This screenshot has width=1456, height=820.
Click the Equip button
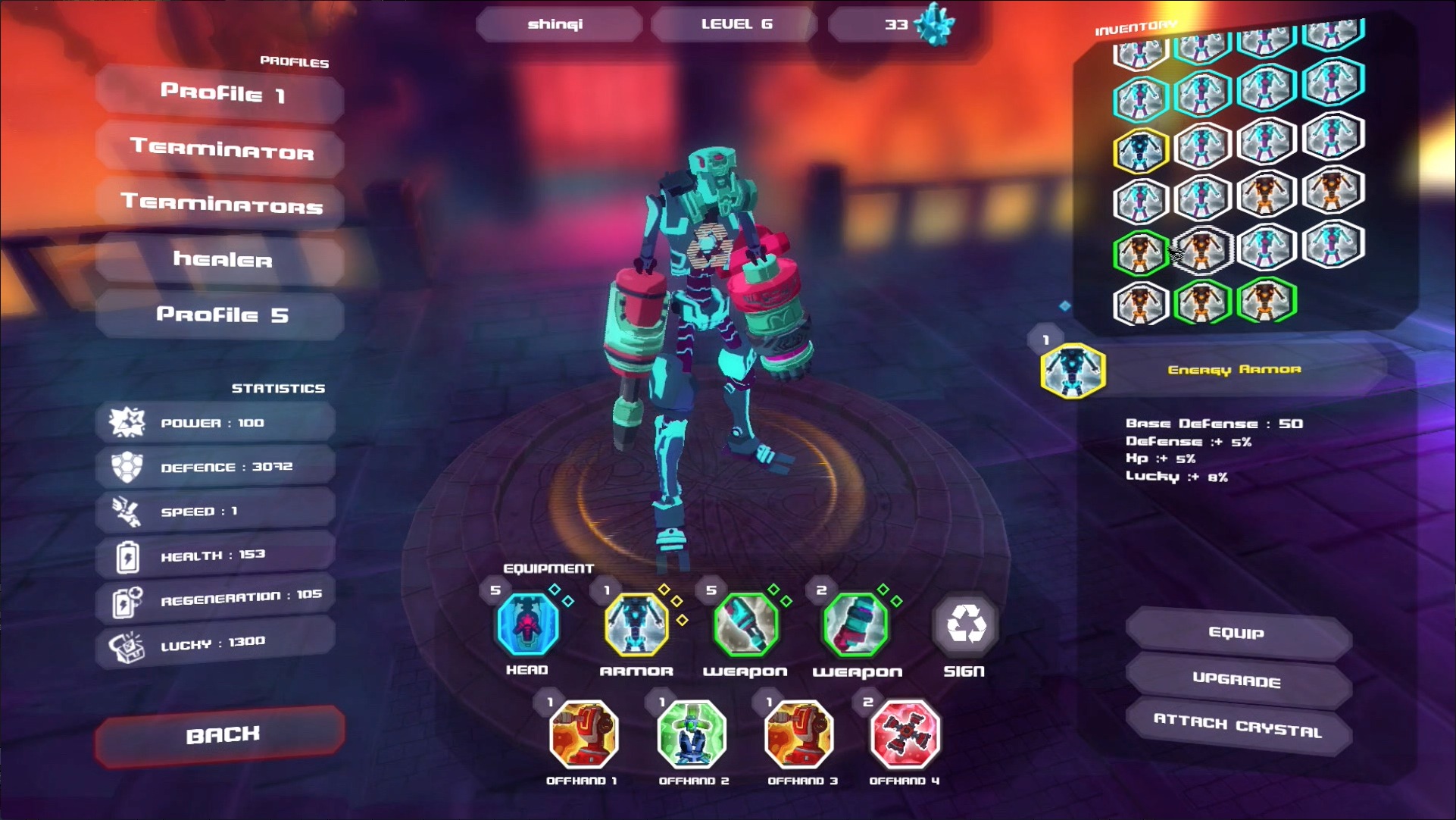(1236, 634)
